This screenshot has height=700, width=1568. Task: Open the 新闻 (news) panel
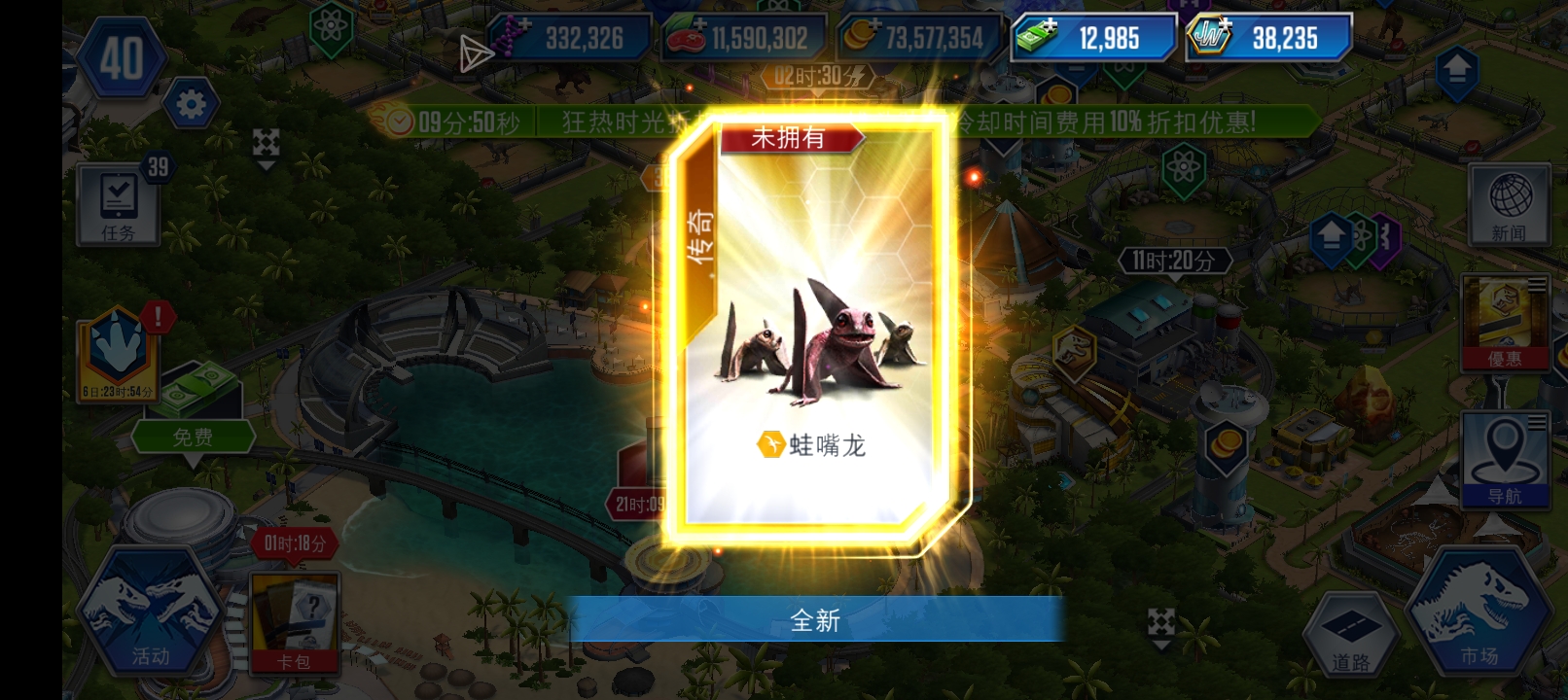[x=1509, y=204]
